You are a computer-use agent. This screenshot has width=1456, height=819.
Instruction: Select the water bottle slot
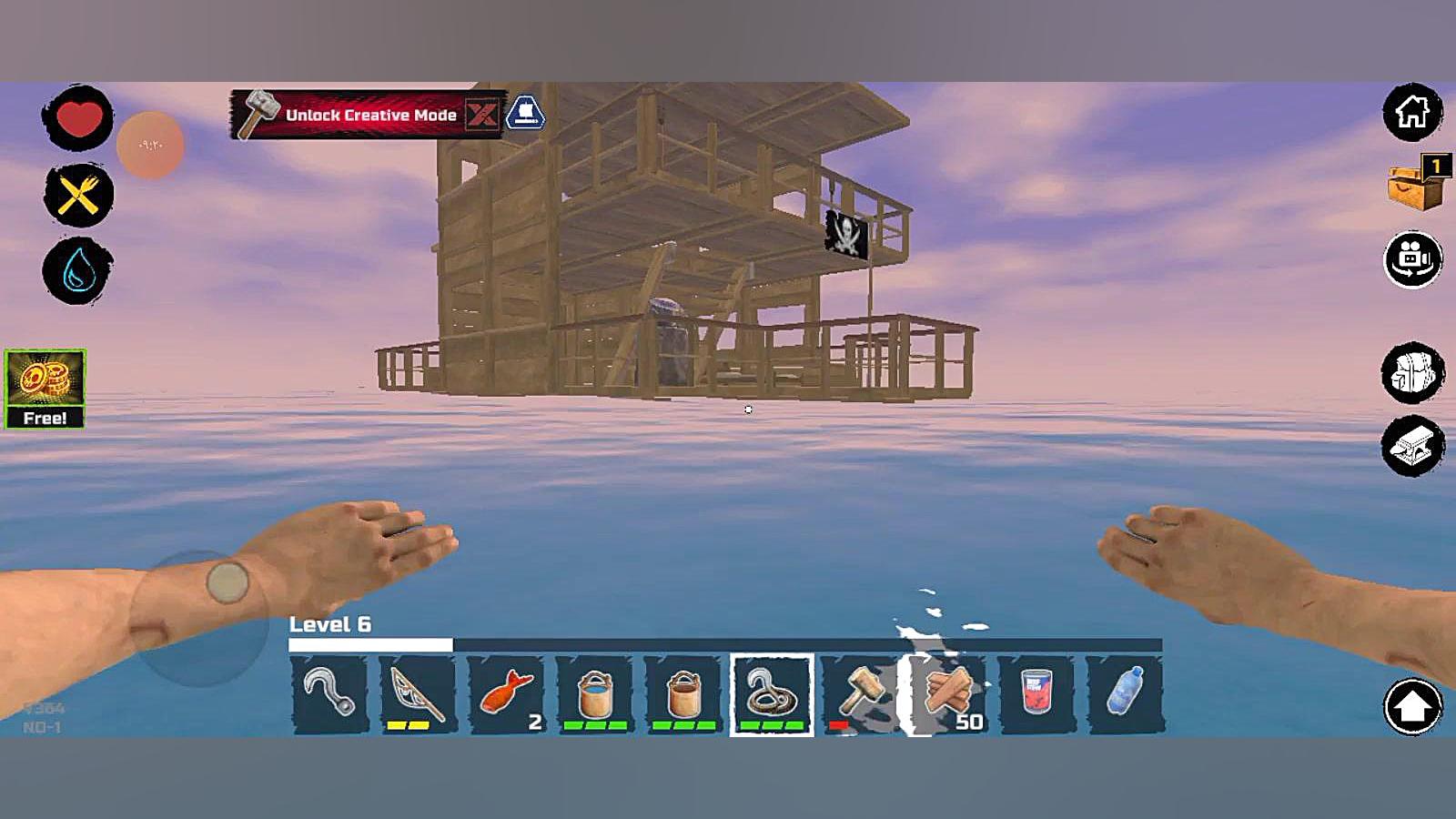click(x=1125, y=694)
